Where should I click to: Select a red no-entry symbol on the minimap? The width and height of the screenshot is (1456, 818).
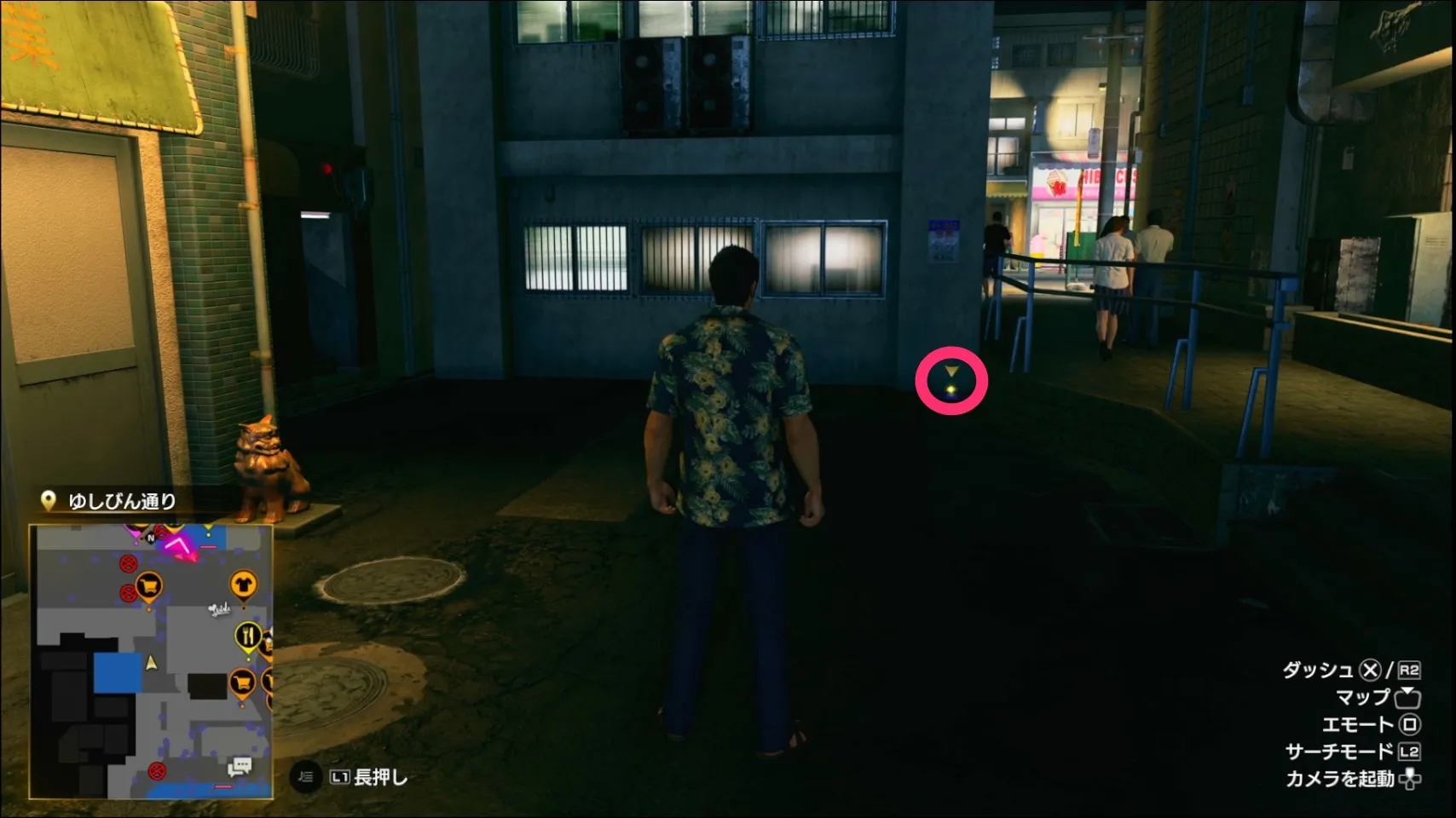click(x=128, y=563)
